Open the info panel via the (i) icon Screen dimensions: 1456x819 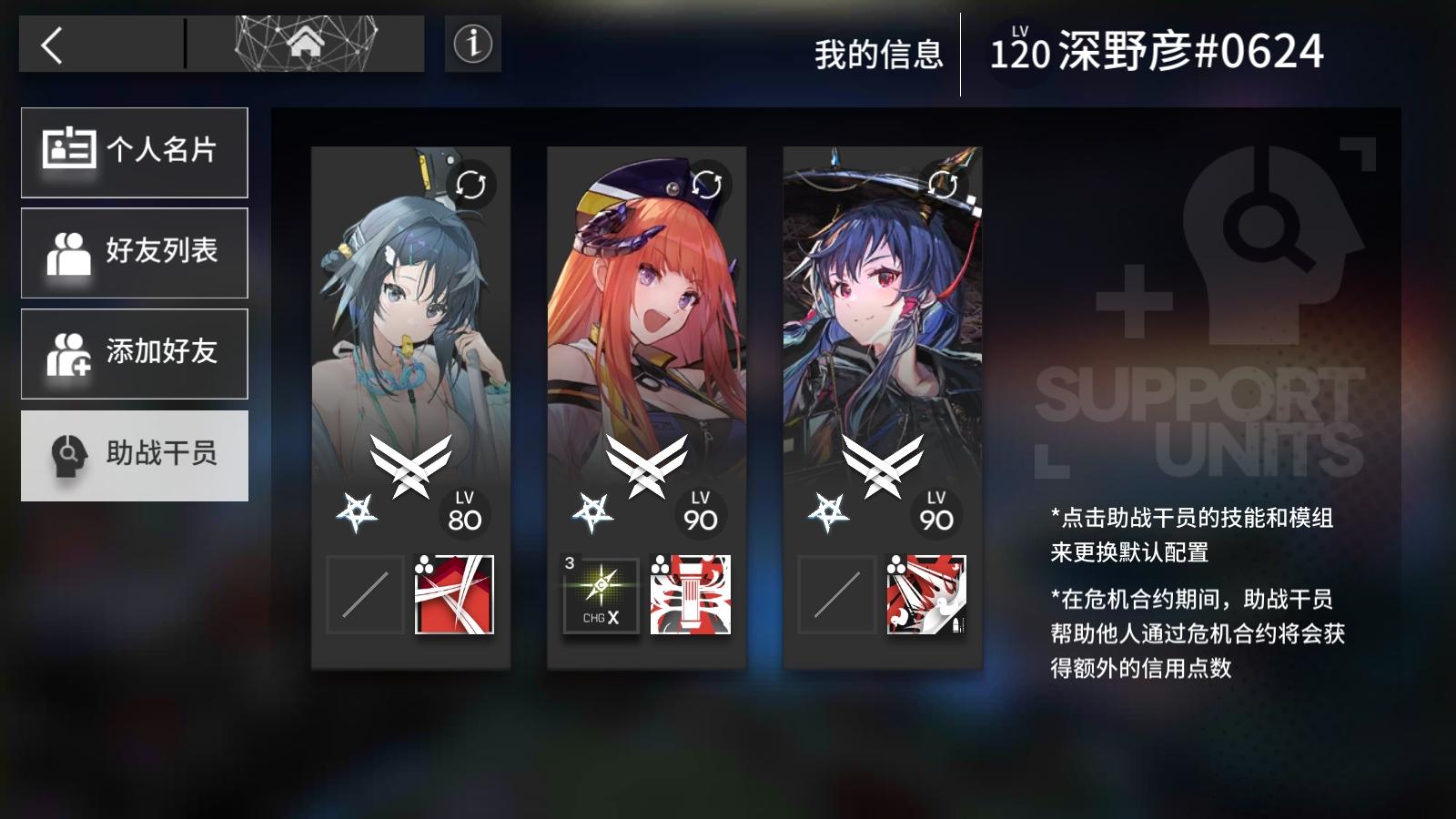[471, 42]
